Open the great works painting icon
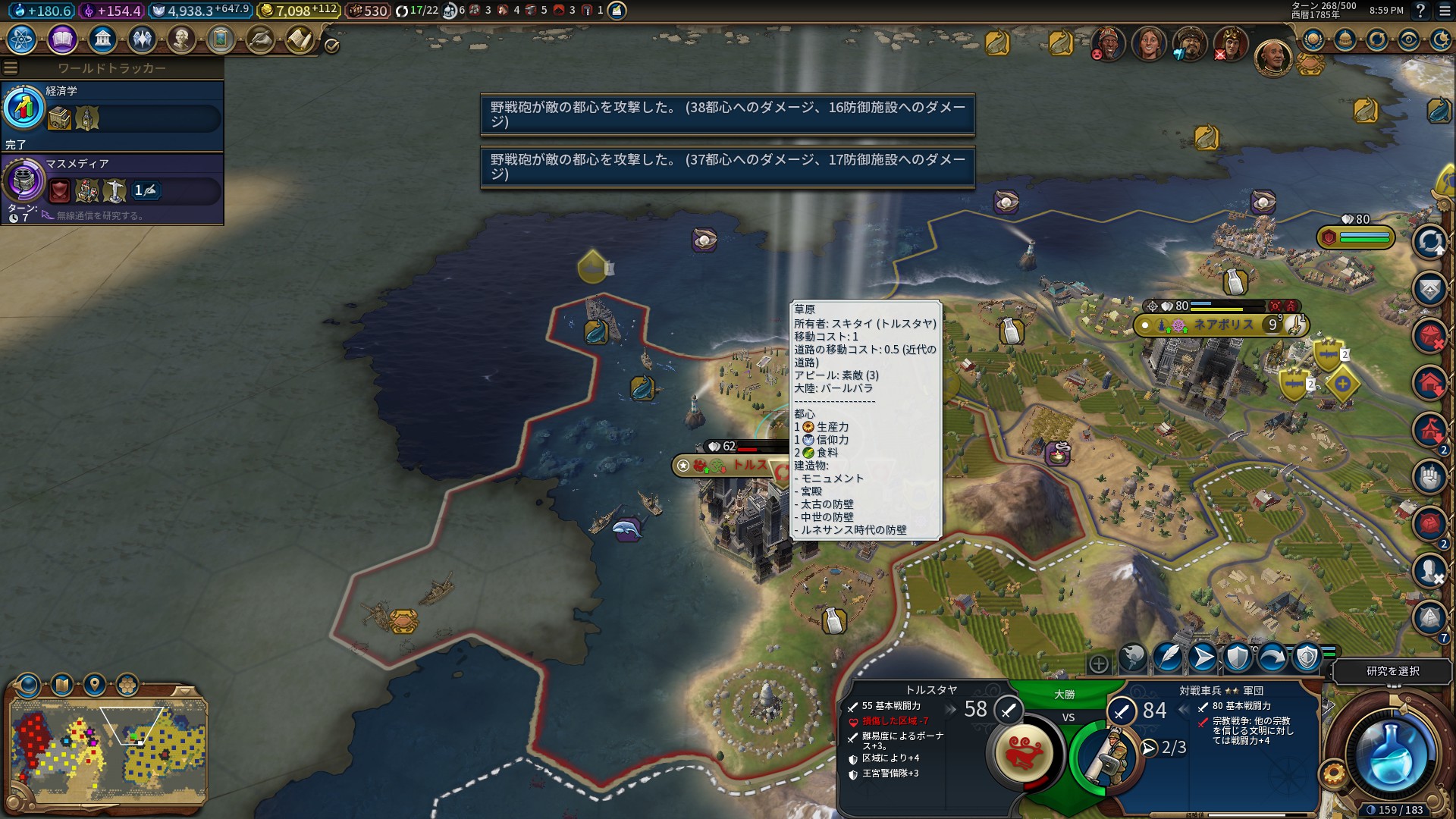Viewport: 1456px width, 819px height. click(221, 39)
